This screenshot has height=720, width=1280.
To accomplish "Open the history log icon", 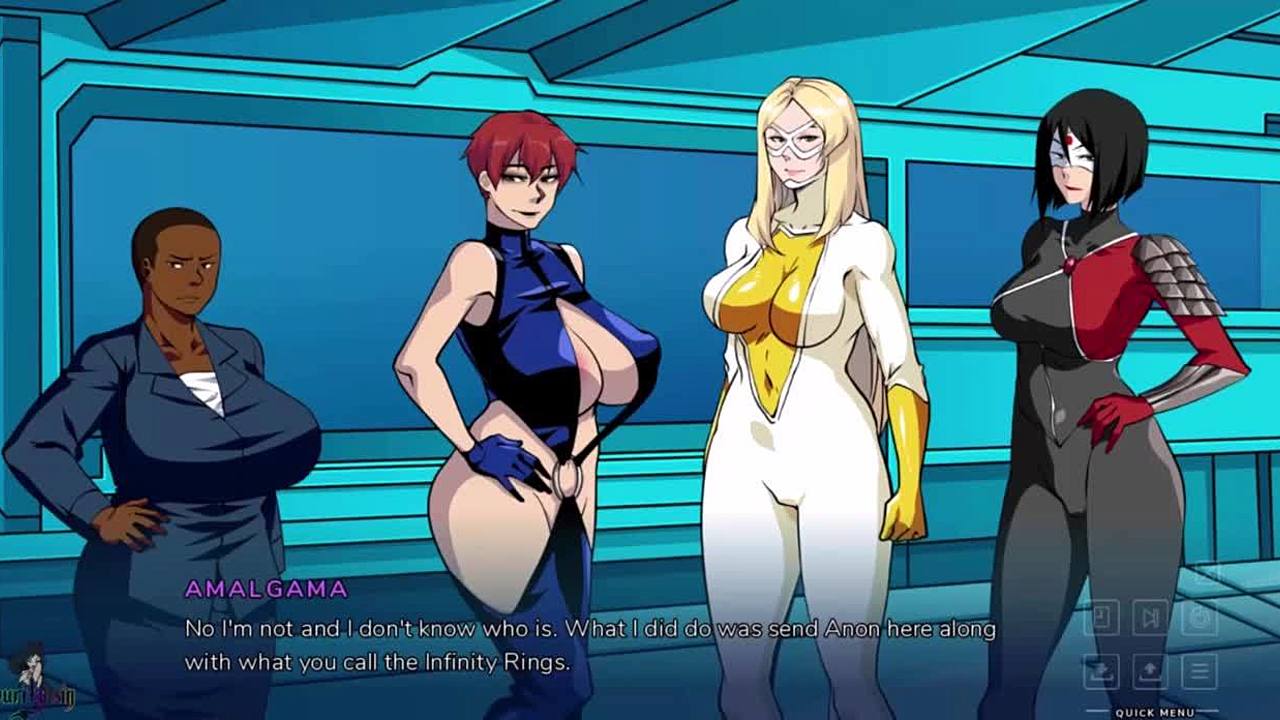I will (x=1101, y=617).
